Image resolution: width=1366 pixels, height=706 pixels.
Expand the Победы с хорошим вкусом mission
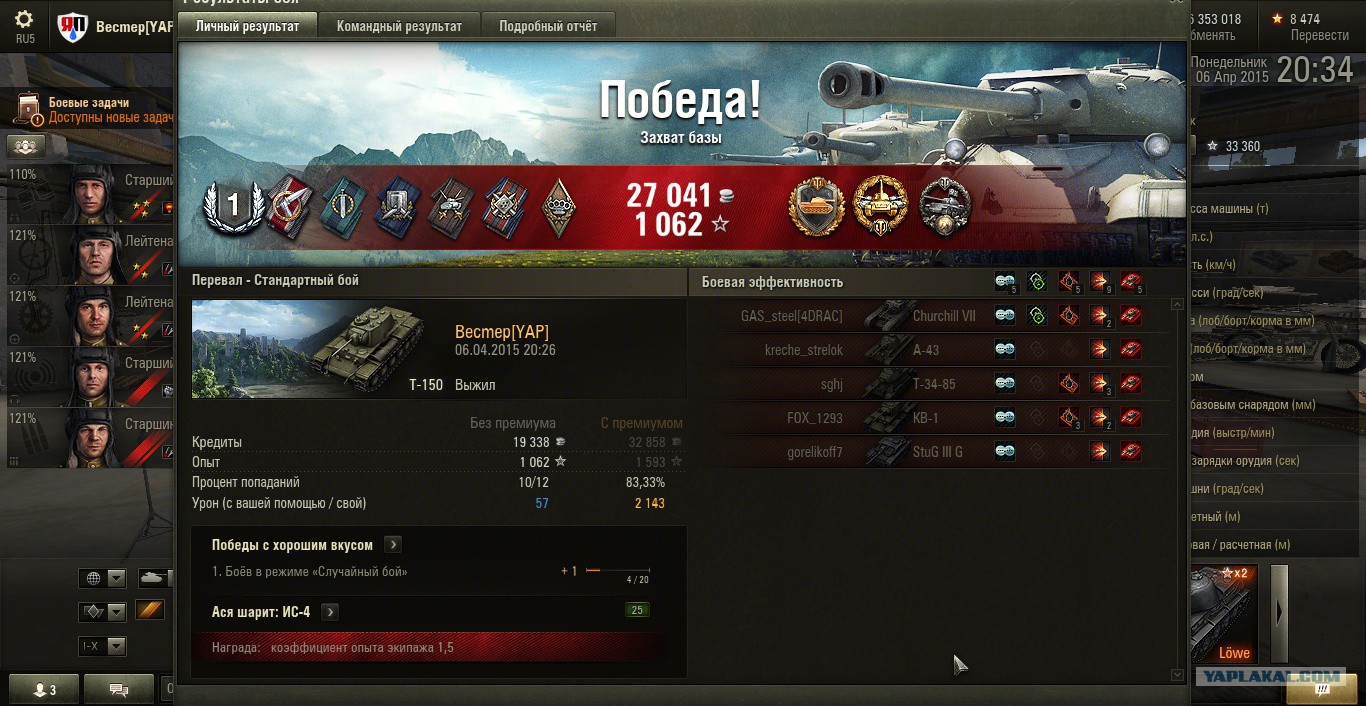pos(393,545)
